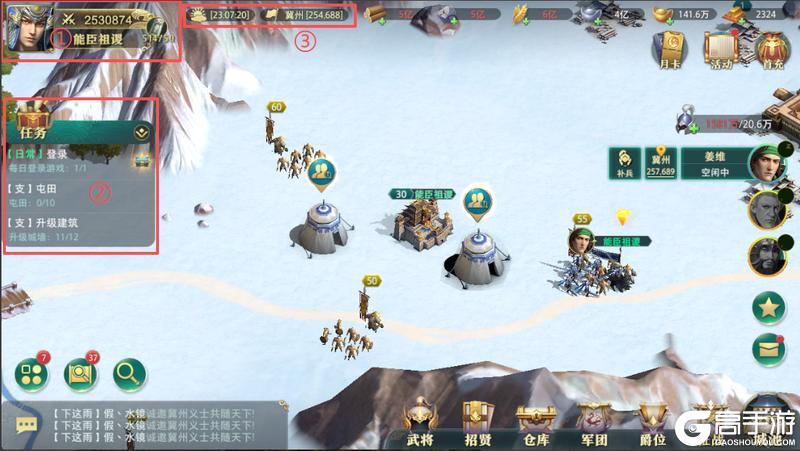
Task: Open the chat box speech bubble
Action: click(x=26, y=425)
